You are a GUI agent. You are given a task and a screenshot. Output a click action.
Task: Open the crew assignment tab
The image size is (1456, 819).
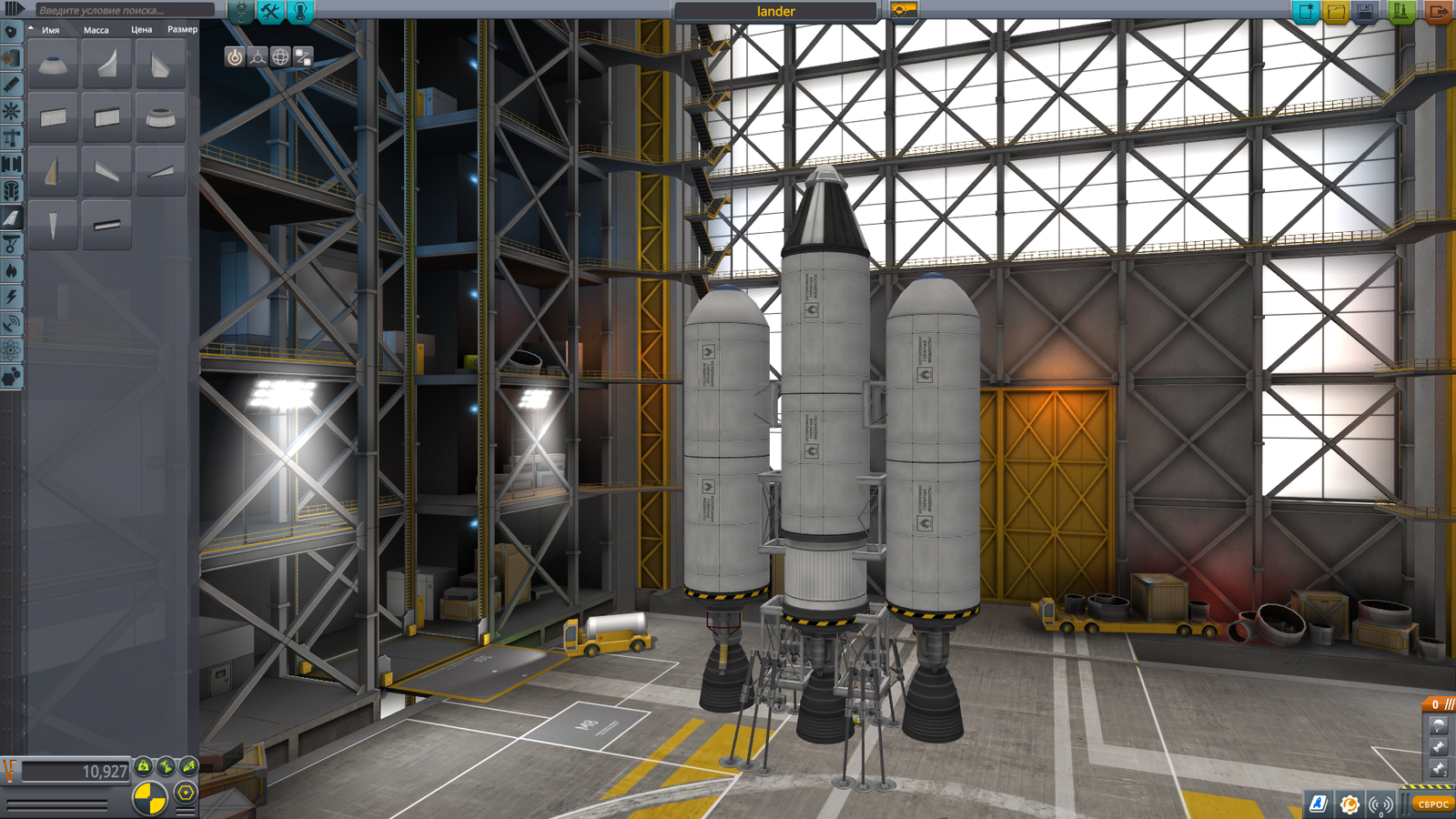pyautogui.click(x=300, y=11)
